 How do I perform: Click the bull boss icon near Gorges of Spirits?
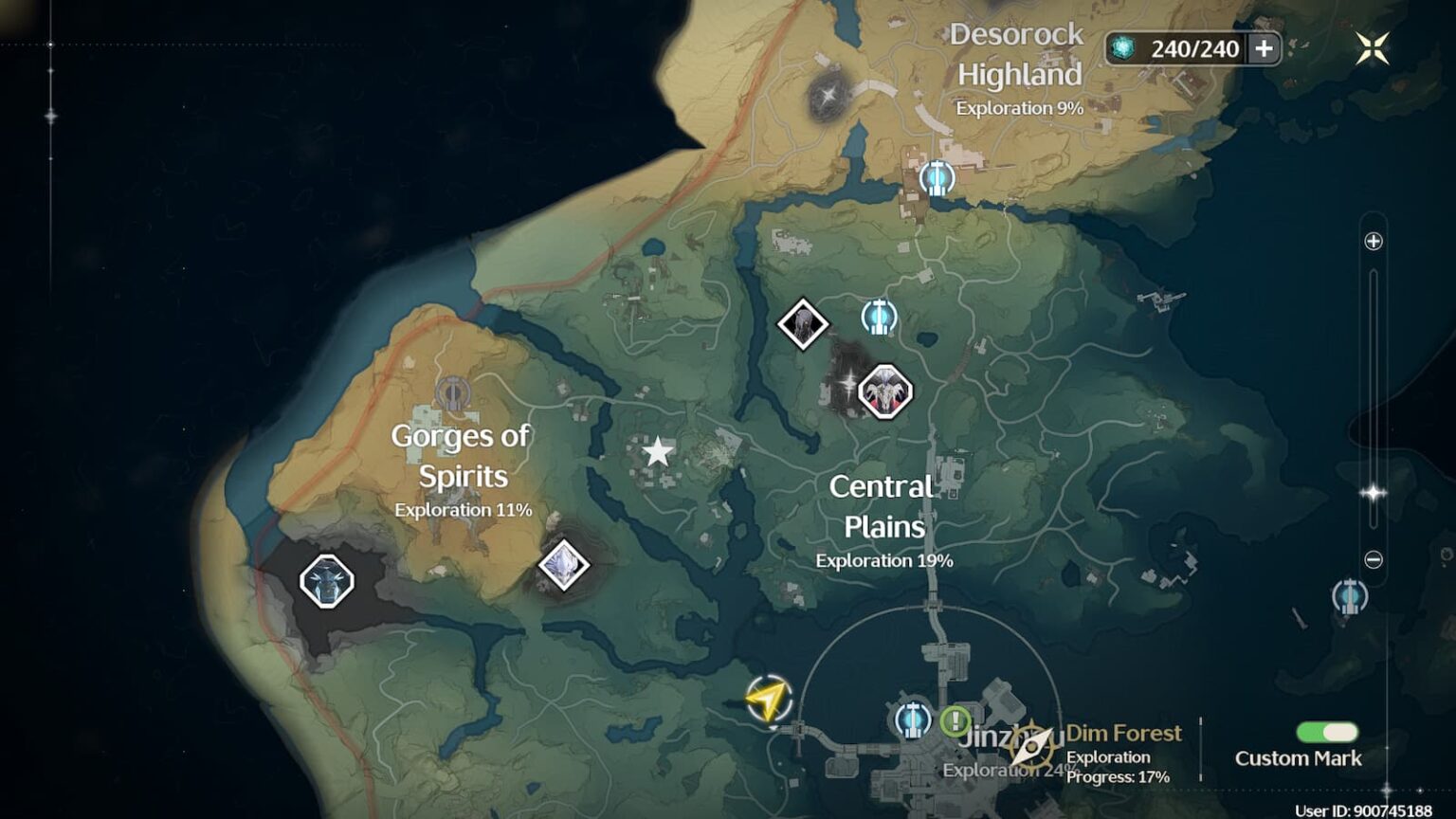pyautogui.click(x=325, y=581)
